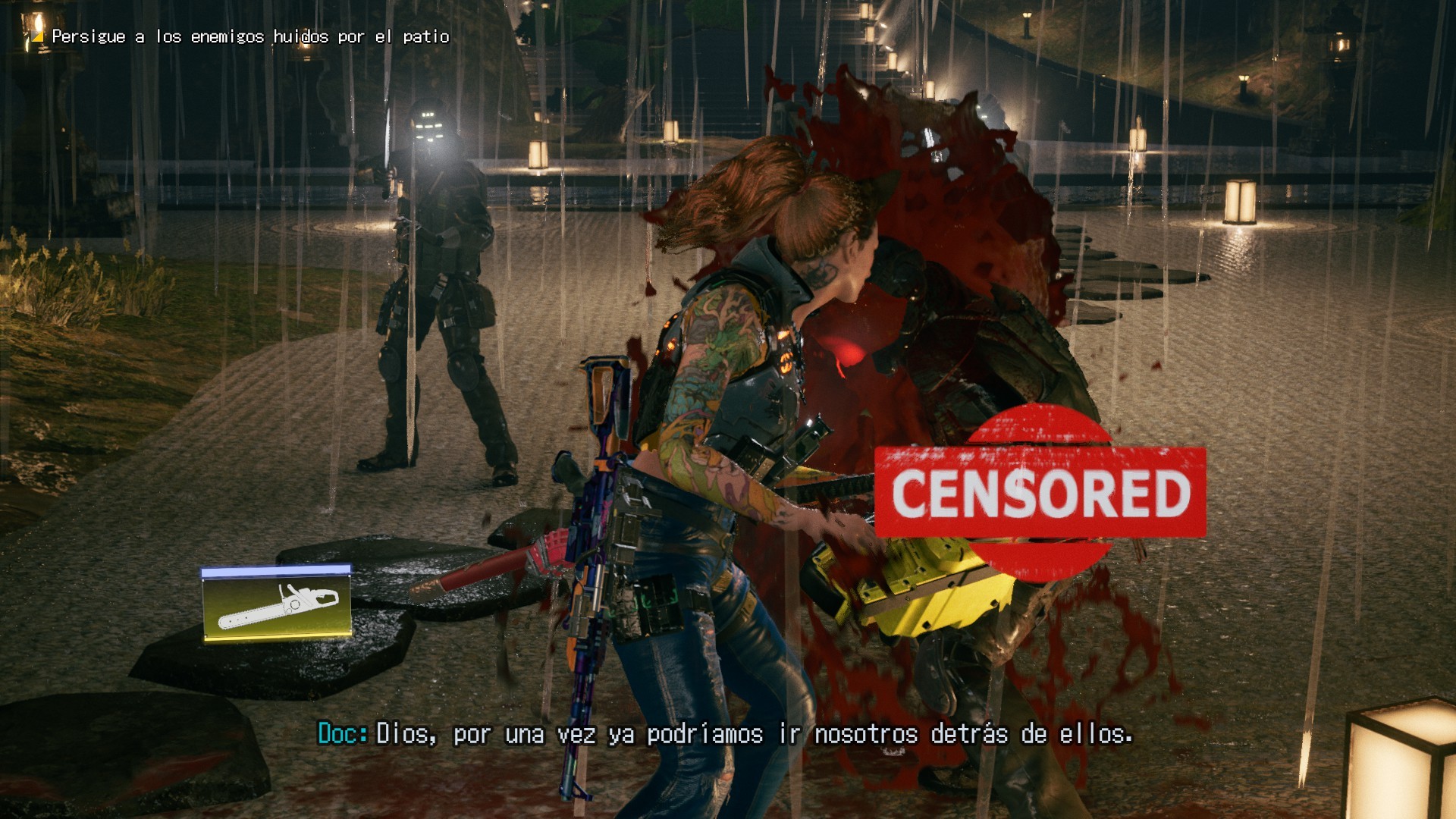Screen dimensions: 1456x819
Task: Select the chainsaw weapon icon
Action: click(277, 604)
